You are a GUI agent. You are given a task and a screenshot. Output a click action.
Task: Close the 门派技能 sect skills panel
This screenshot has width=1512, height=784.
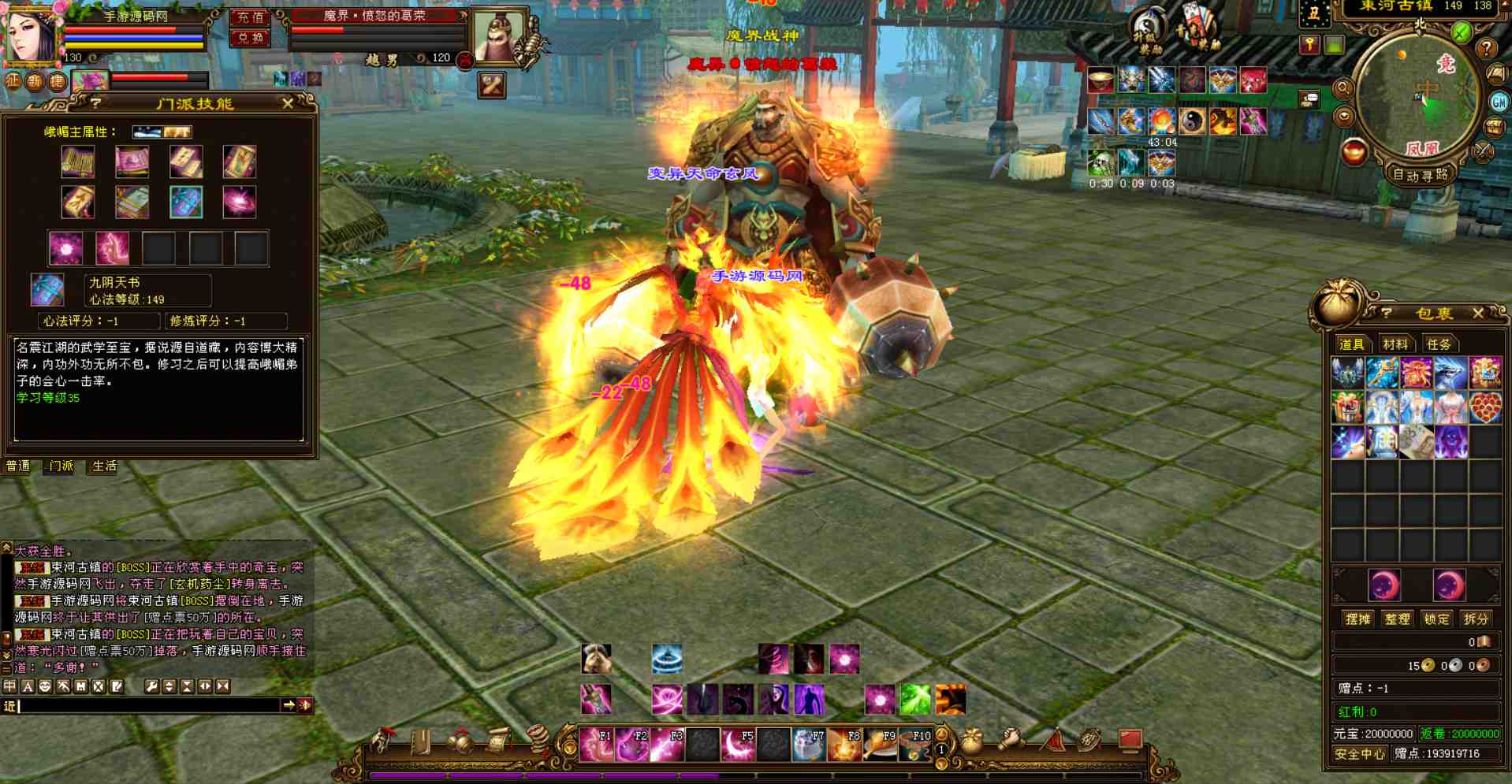coord(288,103)
